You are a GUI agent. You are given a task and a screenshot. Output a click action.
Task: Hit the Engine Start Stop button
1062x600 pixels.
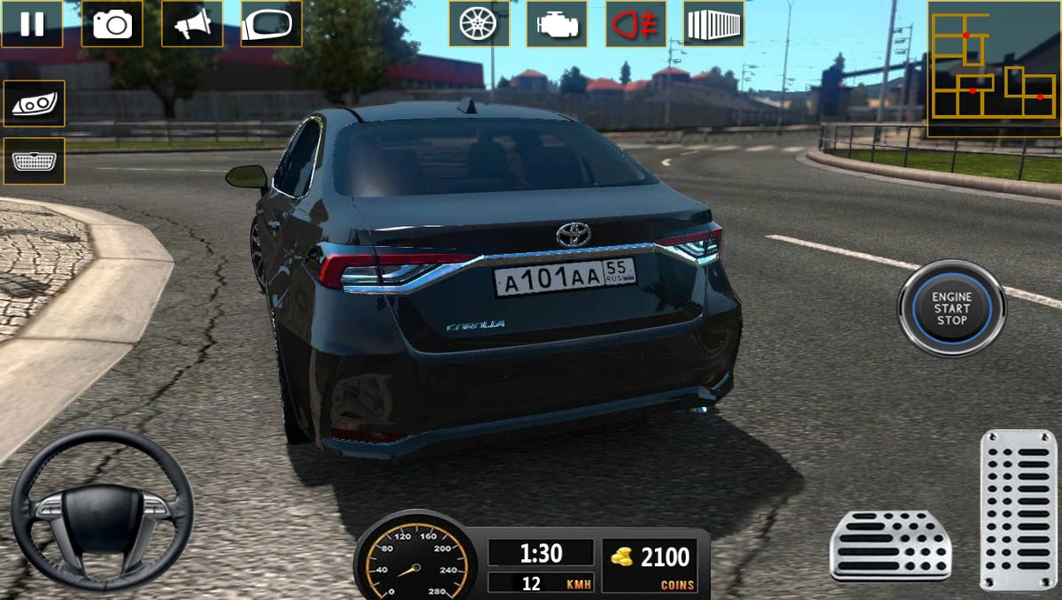[x=951, y=308]
